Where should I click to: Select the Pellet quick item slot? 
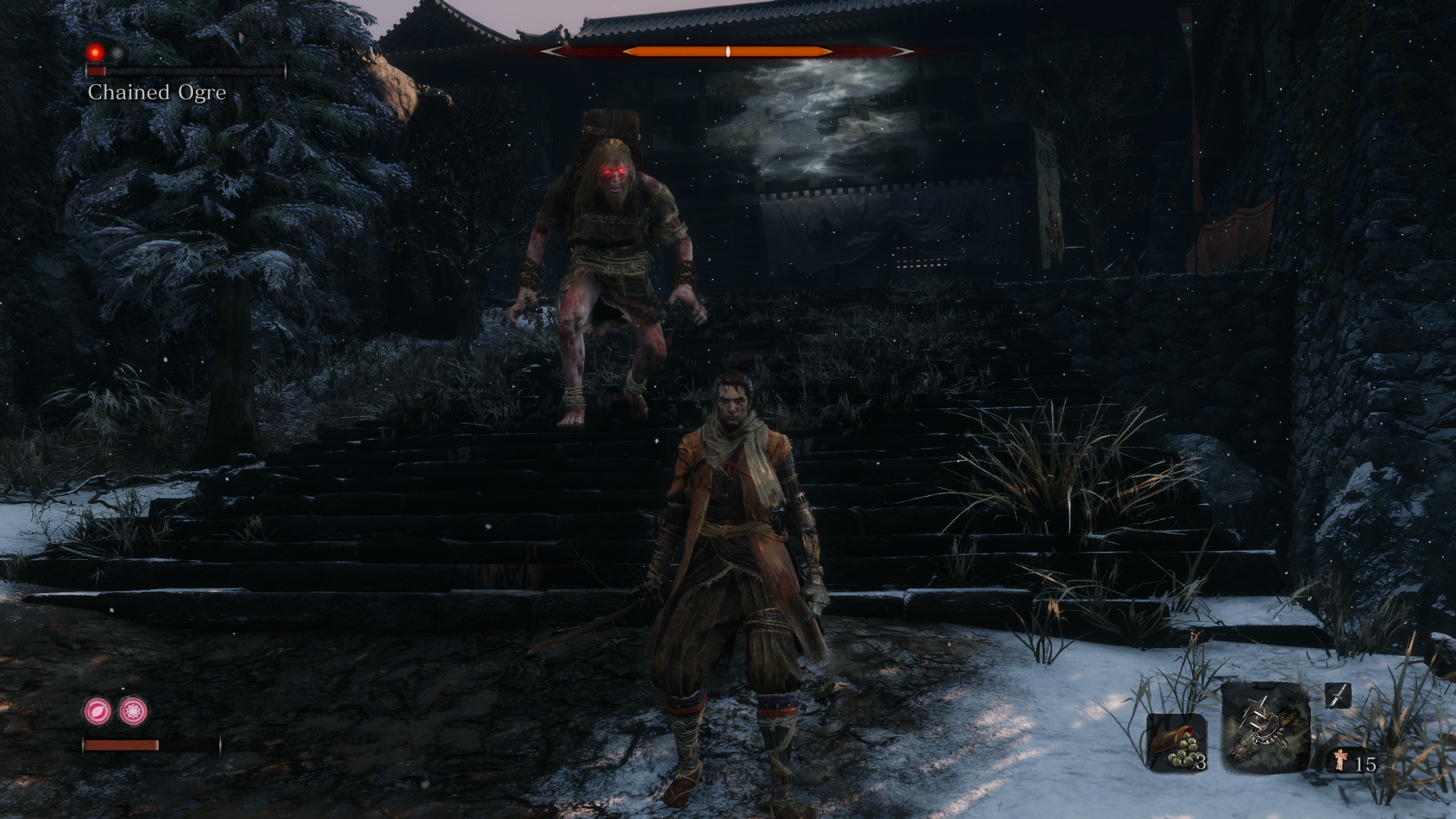click(1176, 742)
